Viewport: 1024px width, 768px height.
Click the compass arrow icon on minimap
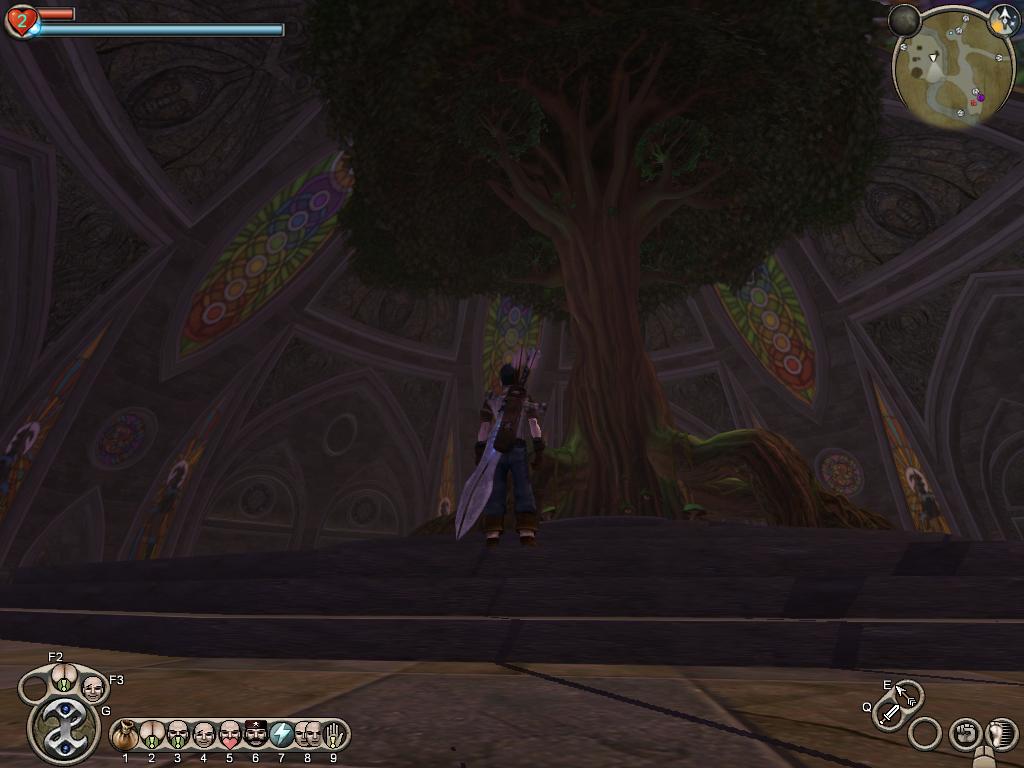[x=1003, y=18]
